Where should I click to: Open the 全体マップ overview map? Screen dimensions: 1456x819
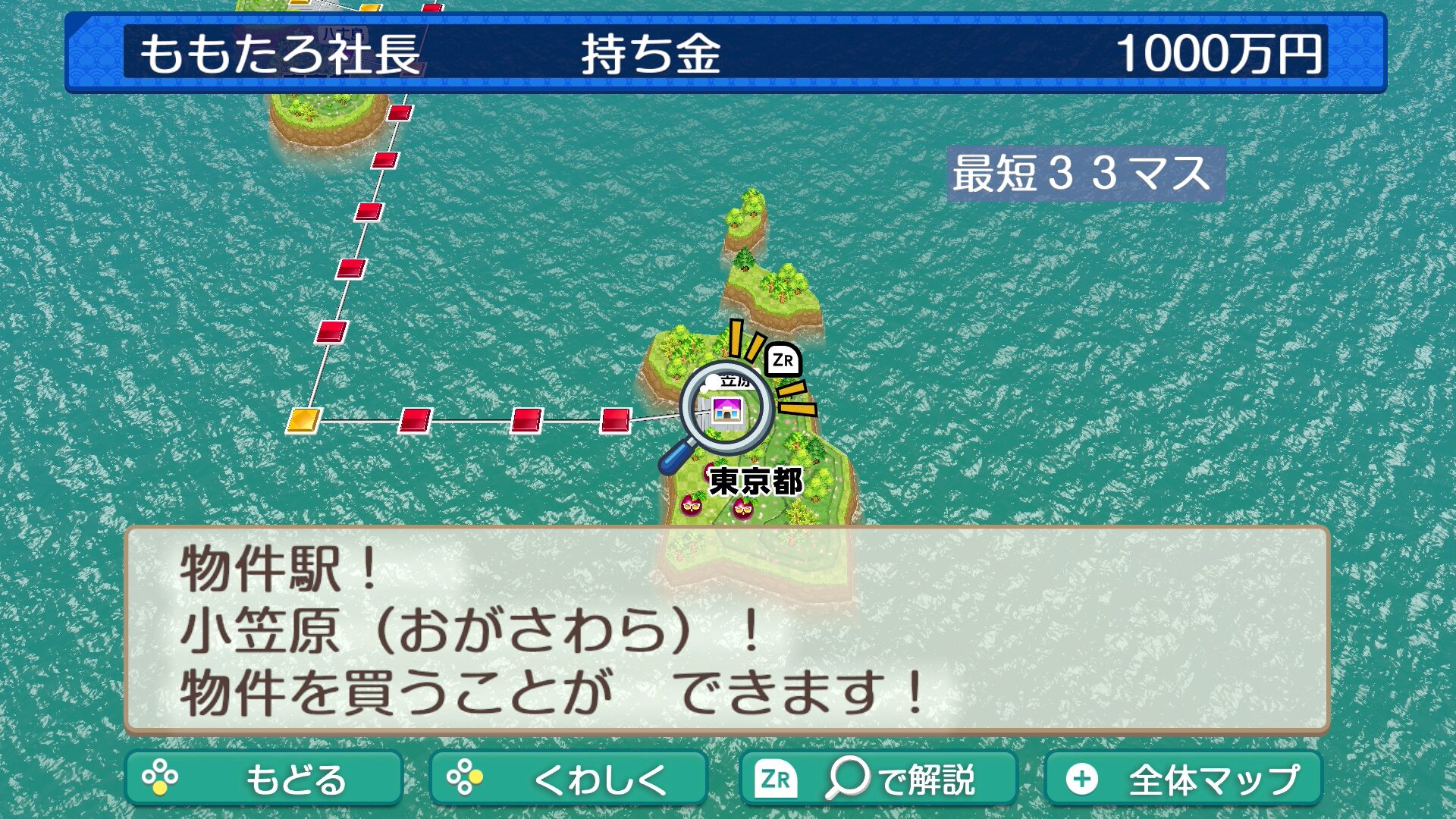[x=1183, y=778]
